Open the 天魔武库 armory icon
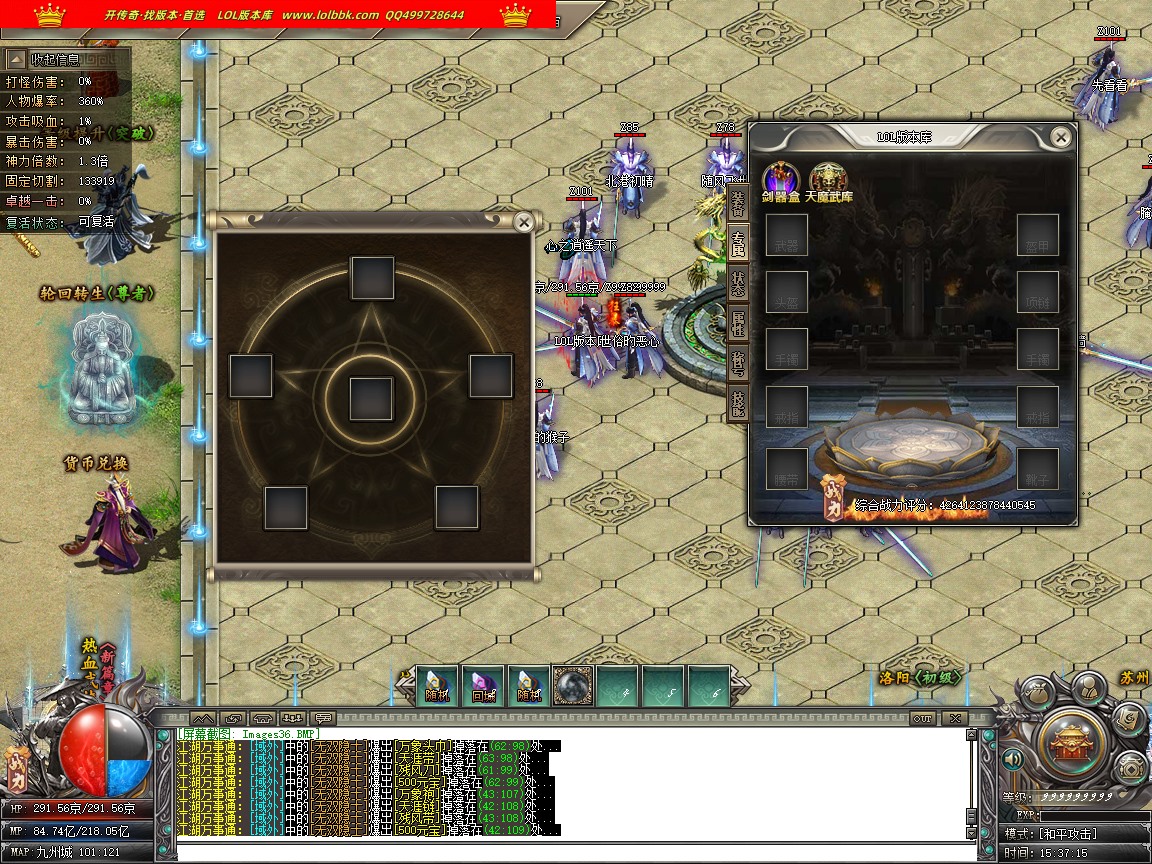This screenshot has height=864, width=1152. point(828,179)
